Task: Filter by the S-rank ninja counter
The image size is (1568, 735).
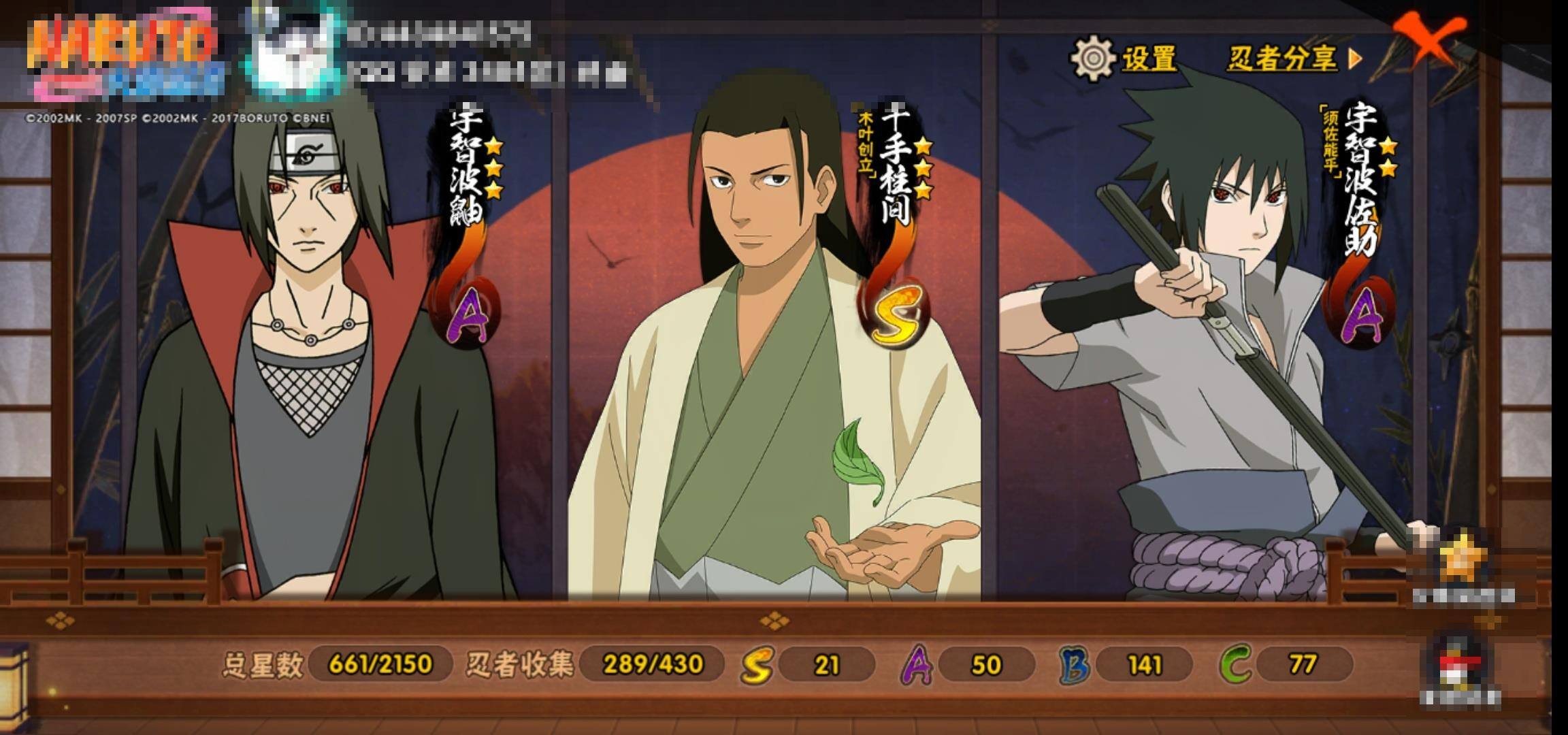Action: pyautogui.click(x=808, y=664)
